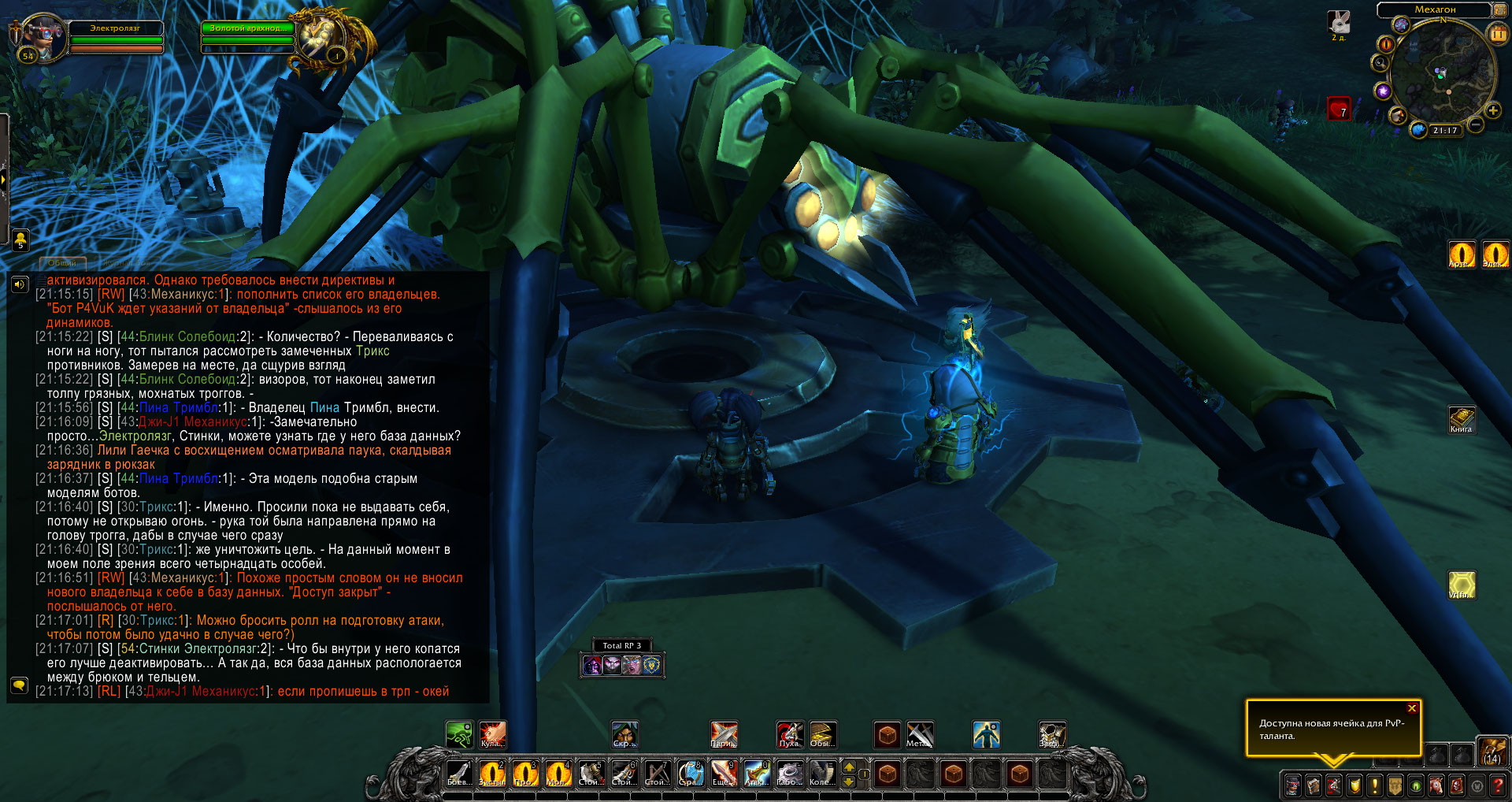Zoom in the minimap with plus button
The image size is (1512, 802).
pos(1492,110)
